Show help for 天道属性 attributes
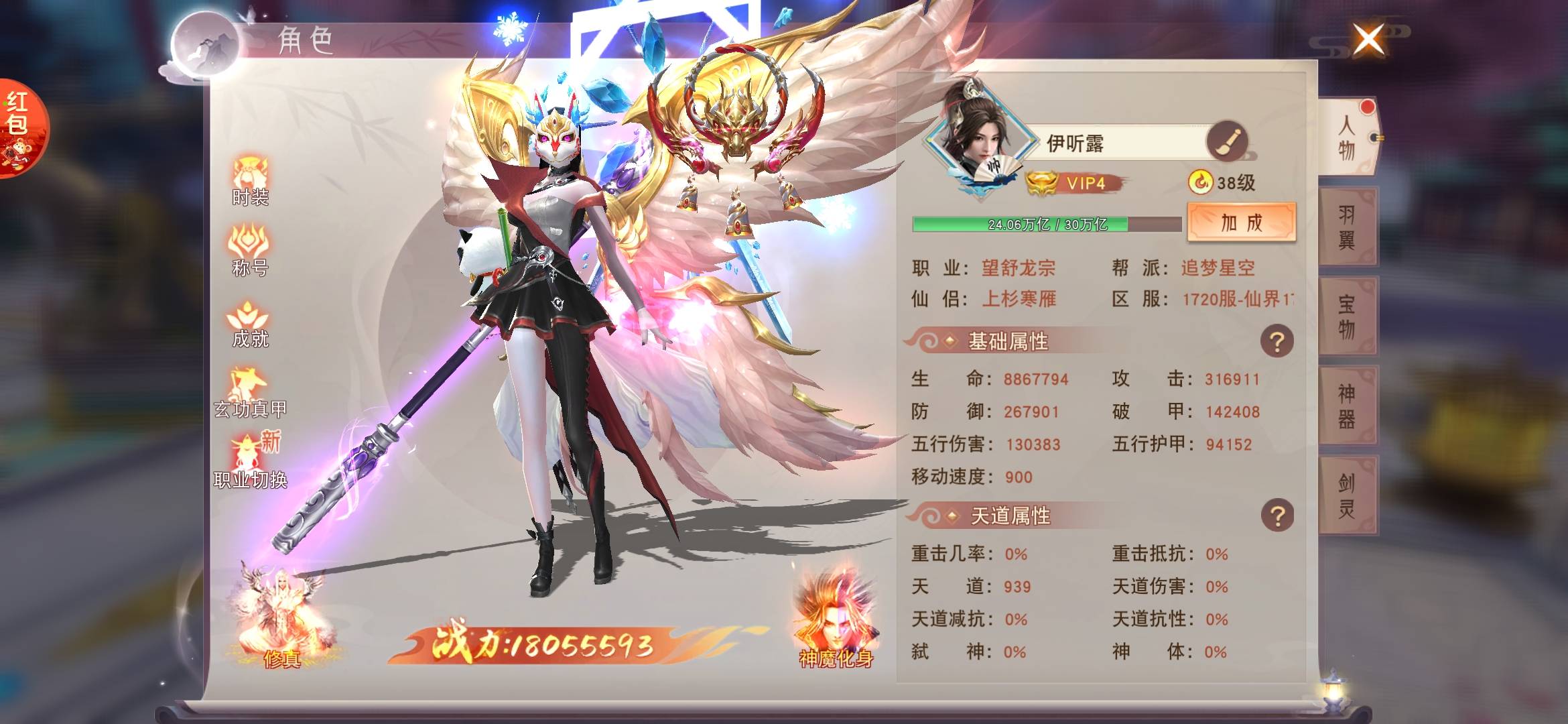 [1277, 516]
